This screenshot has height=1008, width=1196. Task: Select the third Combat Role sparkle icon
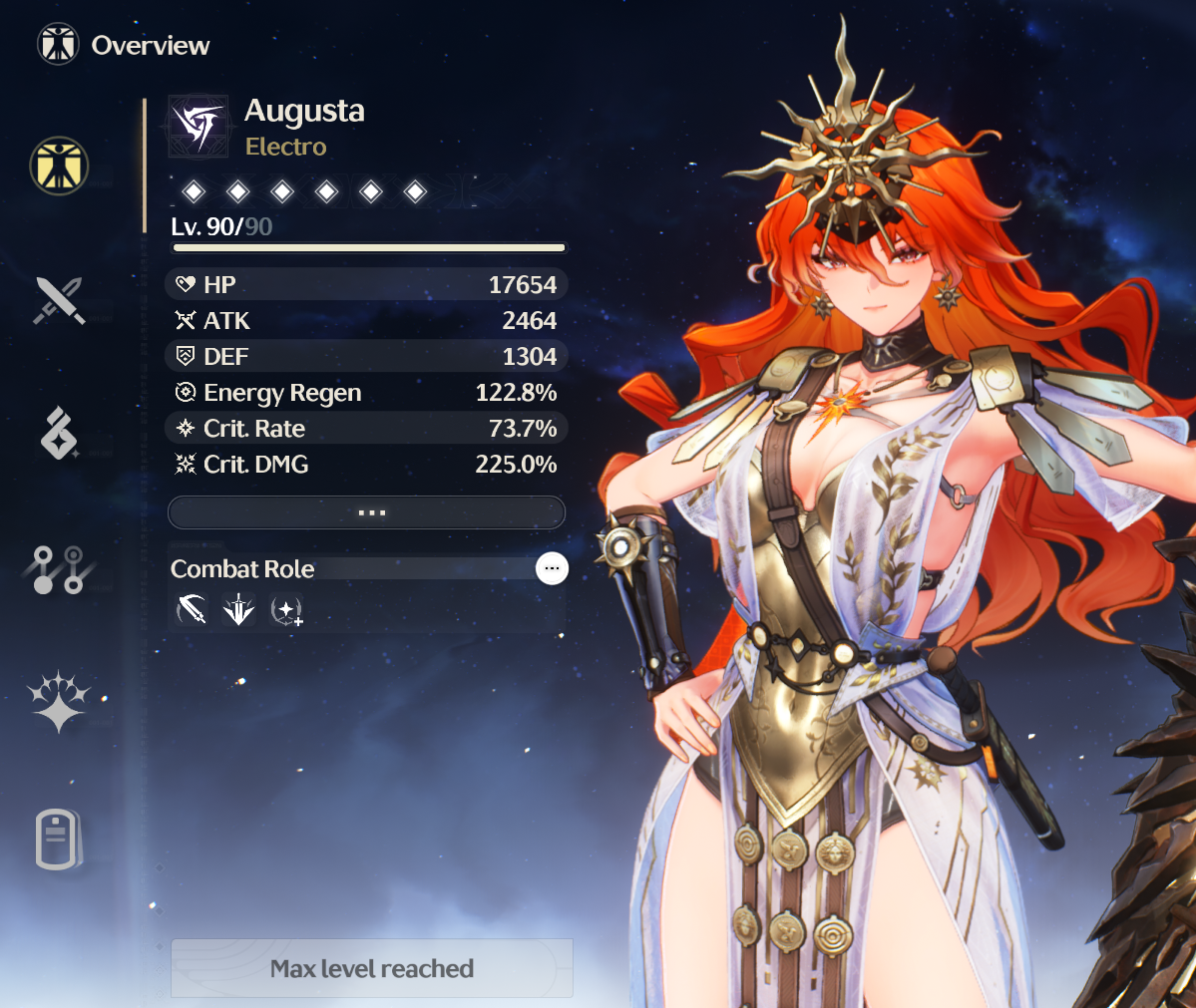pyautogui.click(x=286, y=608)
